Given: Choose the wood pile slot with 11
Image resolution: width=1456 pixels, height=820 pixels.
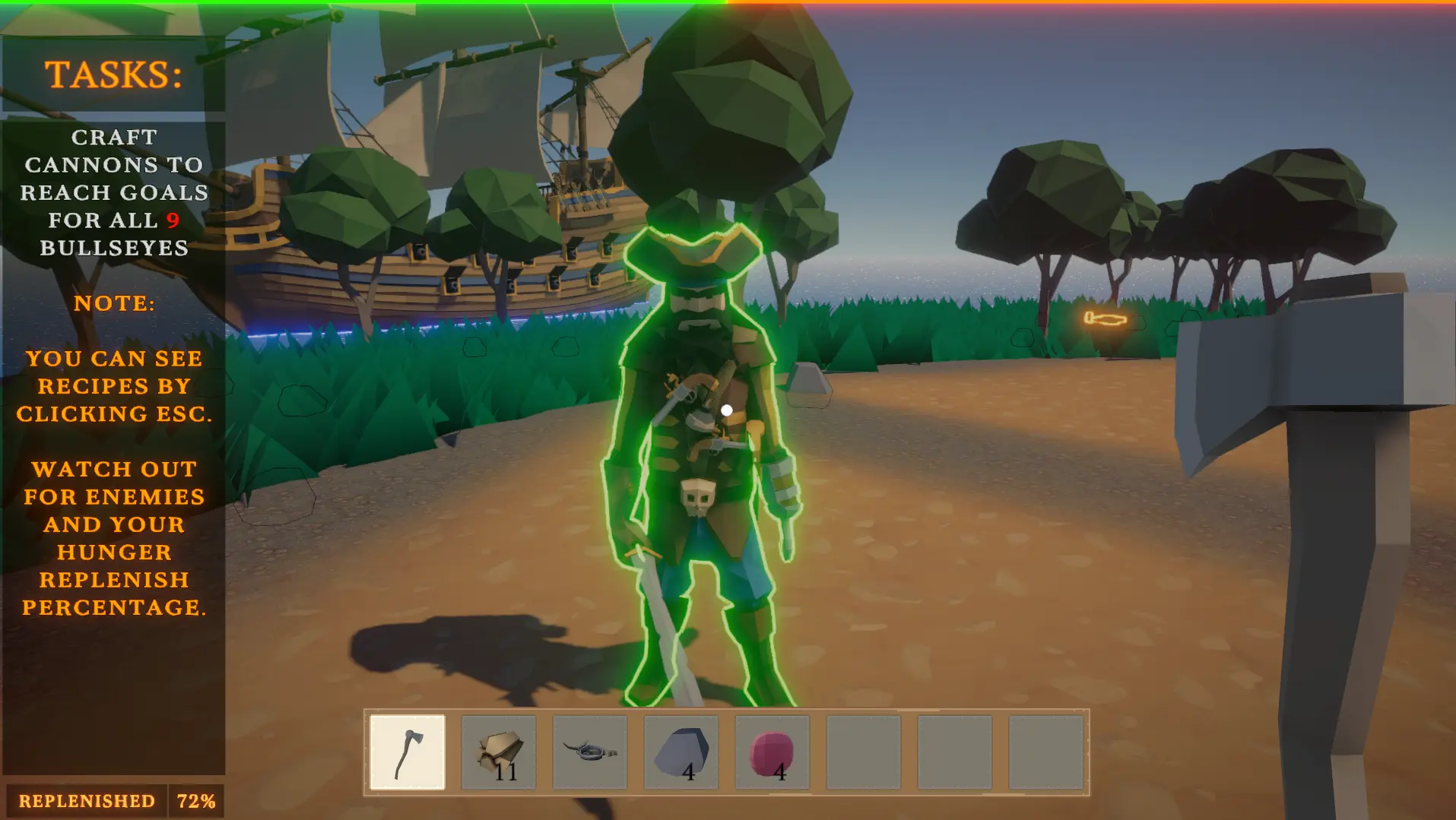Looking at the screenshot, I should click(499, 752).
